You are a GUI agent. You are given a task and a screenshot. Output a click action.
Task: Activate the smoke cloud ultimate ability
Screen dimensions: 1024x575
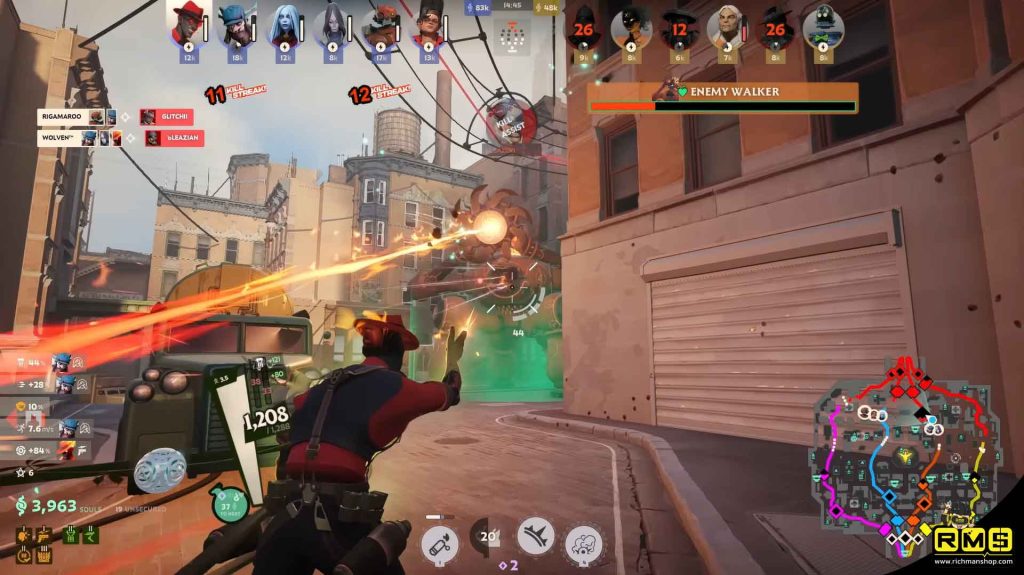(584, 544)
